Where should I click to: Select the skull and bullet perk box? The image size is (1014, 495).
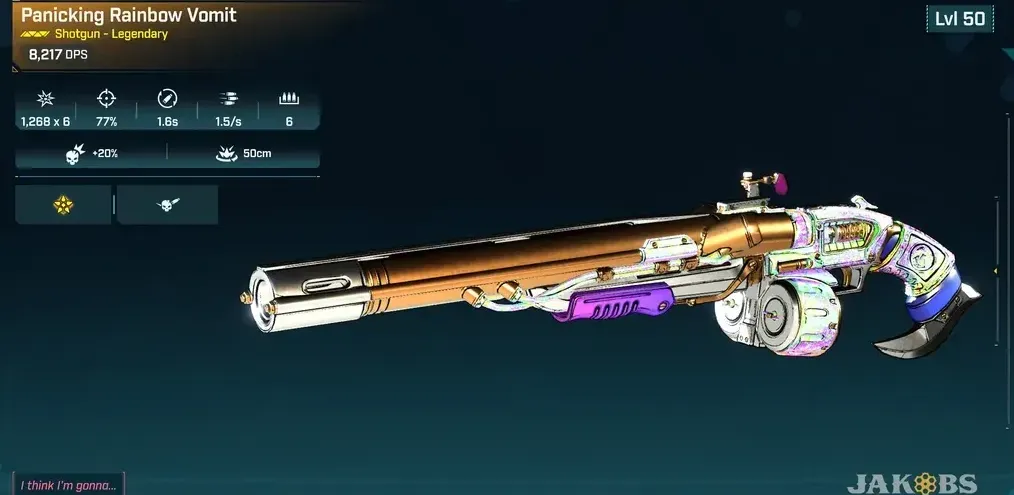click(167, 205)
